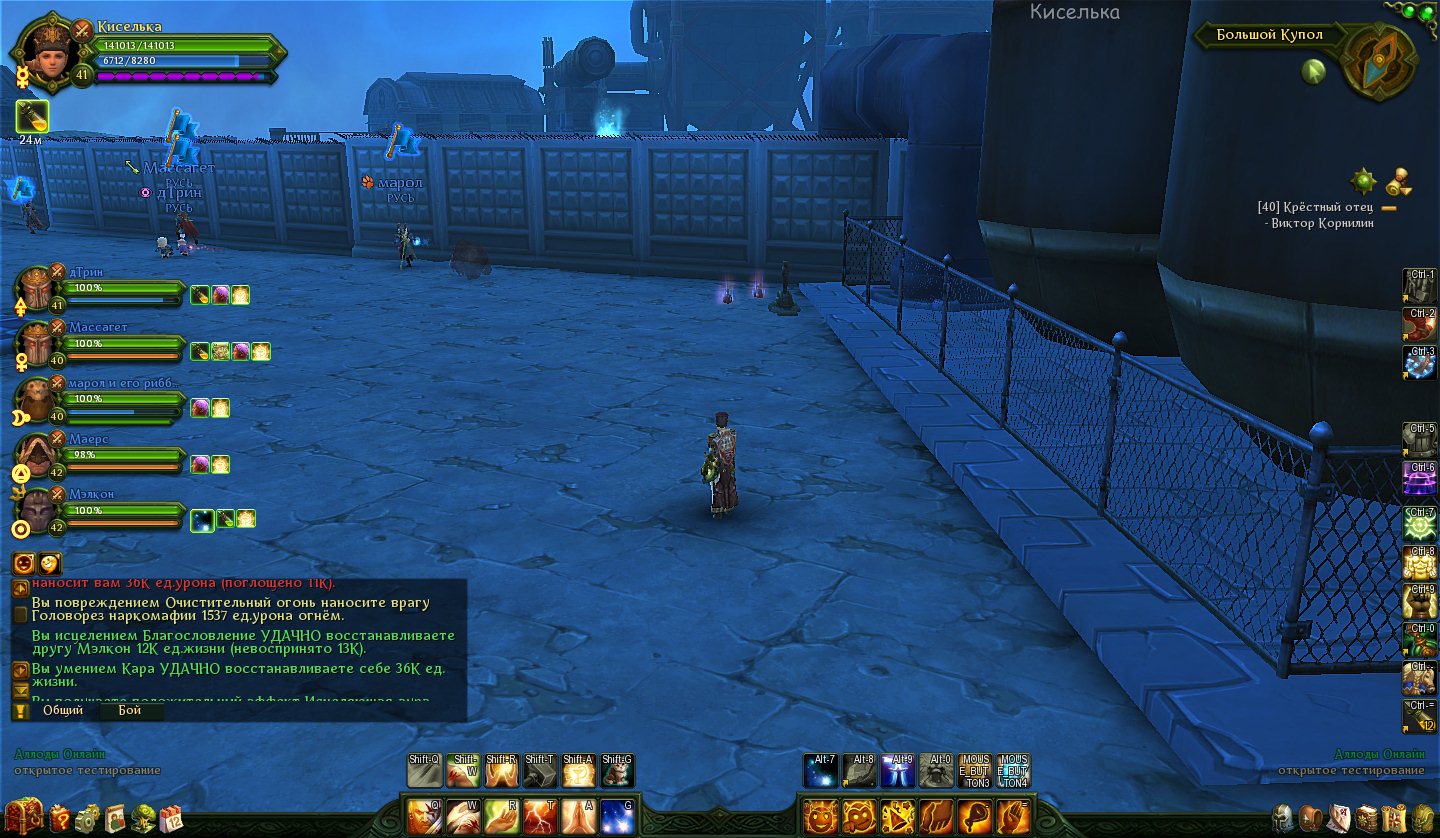The image size is (1440, 838).
Task: Activate the kitten icon on Shift-G
Action: [x=618, y=771]
